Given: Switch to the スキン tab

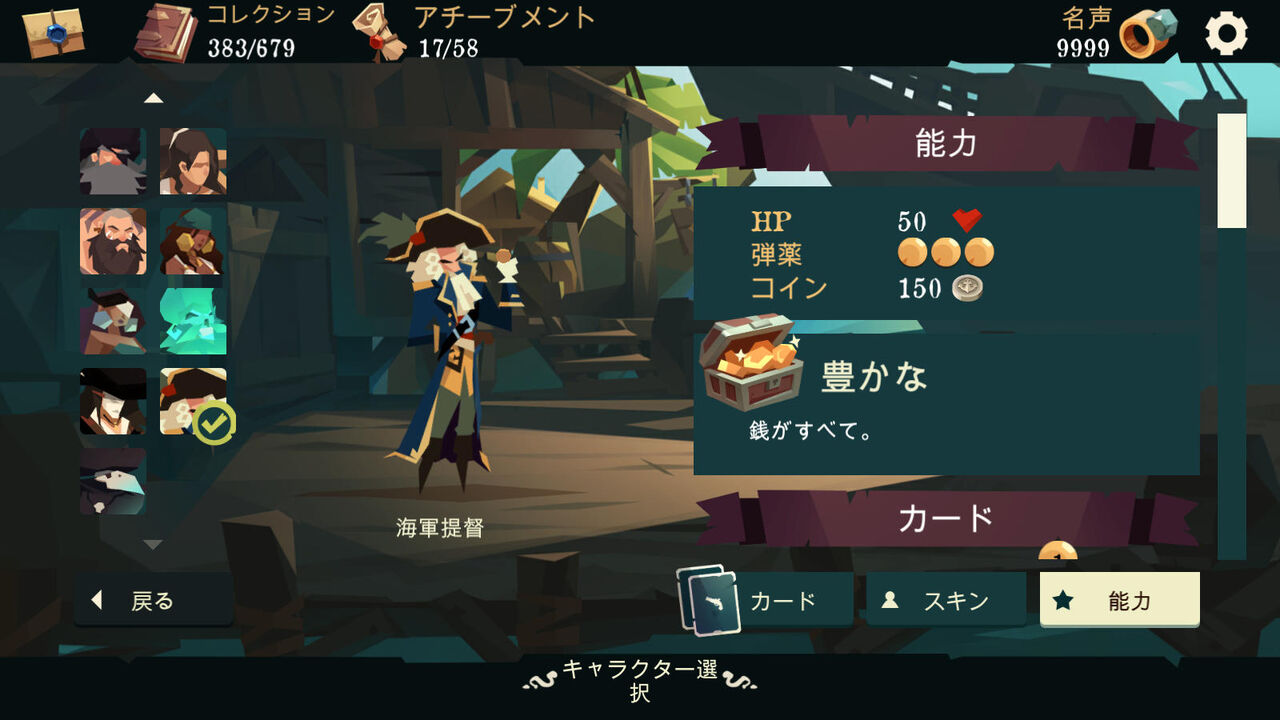Looking at the screenshot, I should coord(946,600).
